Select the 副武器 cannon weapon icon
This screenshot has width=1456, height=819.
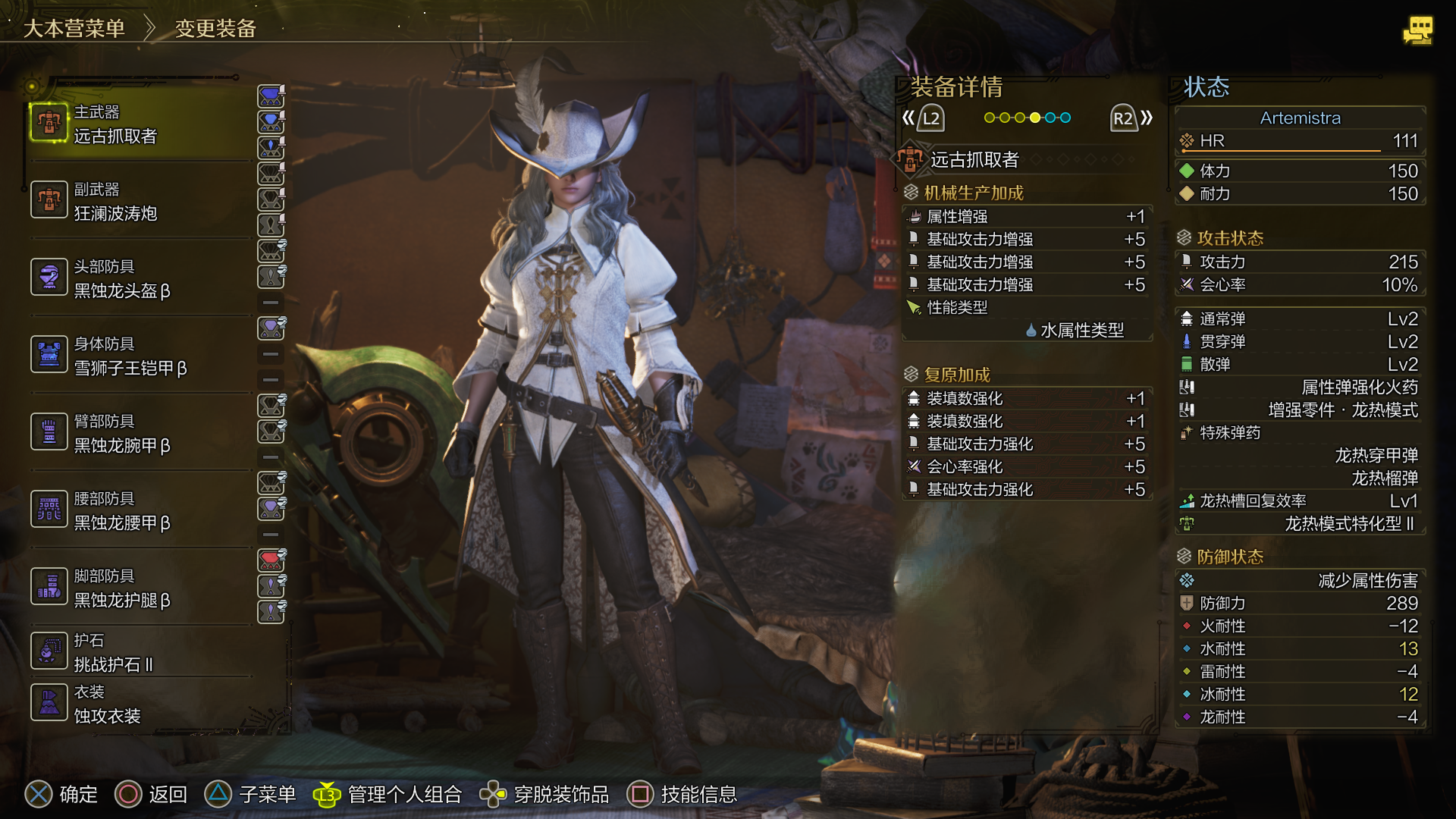pyautogui.click(x=49, y=200)
